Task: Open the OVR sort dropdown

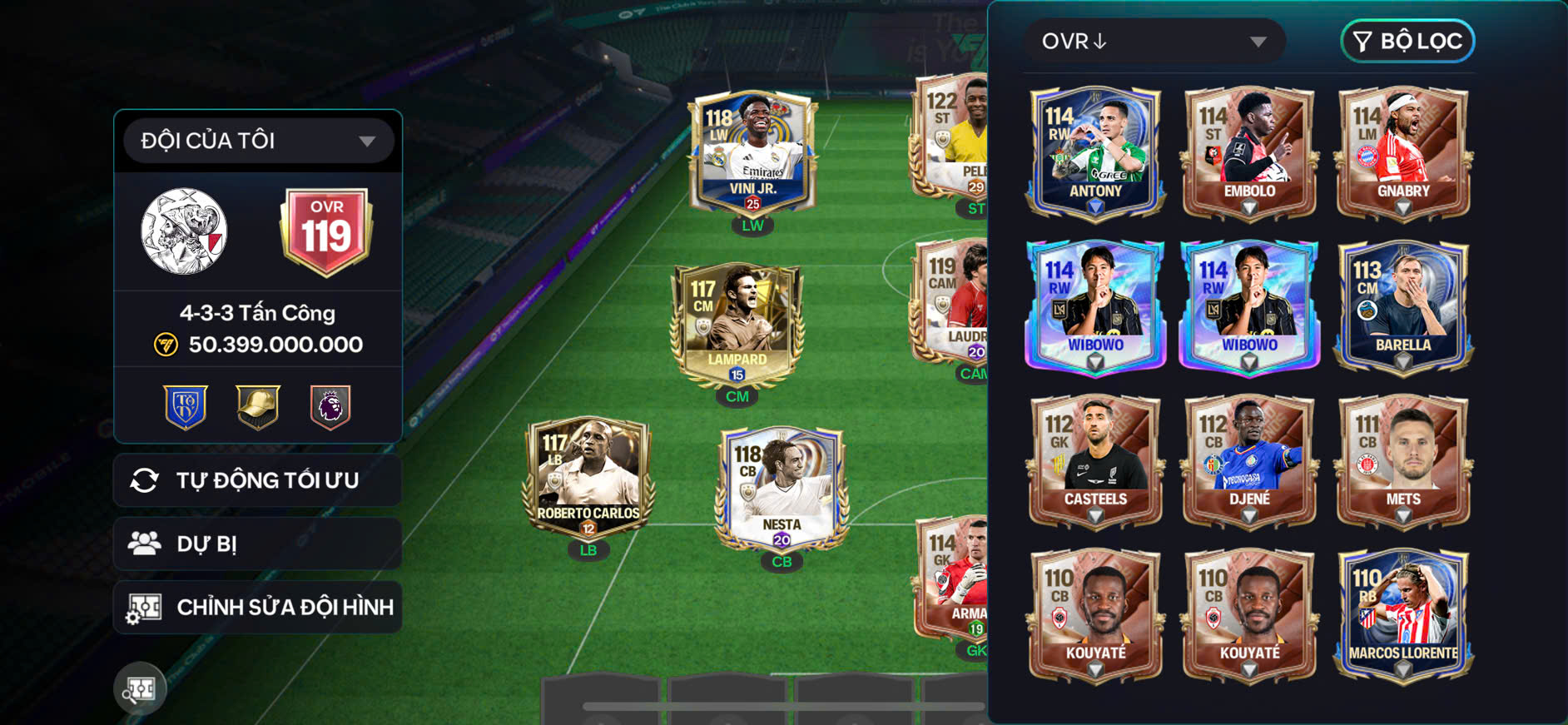Action: (x=1154, y=41)
